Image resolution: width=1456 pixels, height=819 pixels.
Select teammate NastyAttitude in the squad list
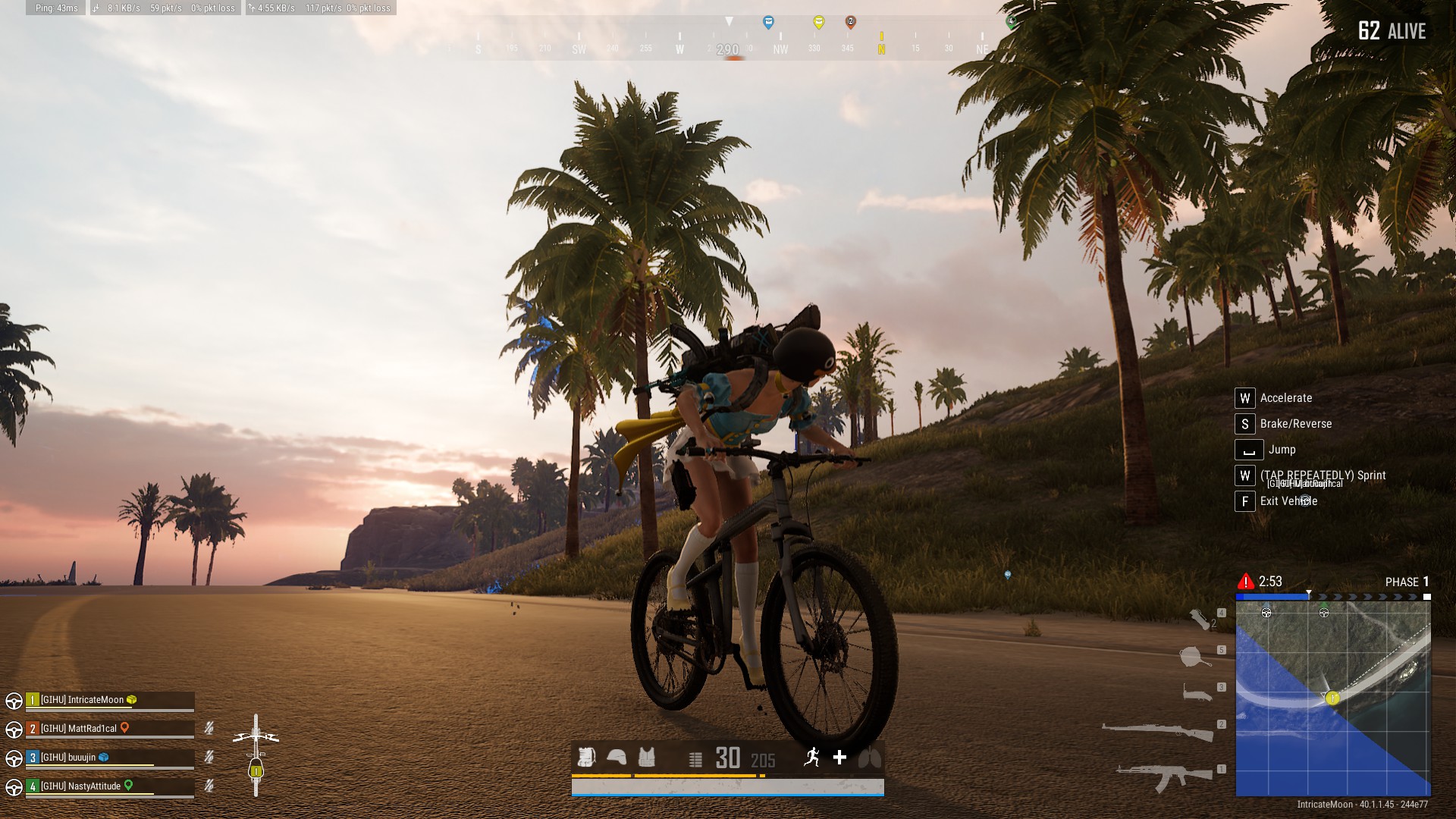click(x=80, y=786)
